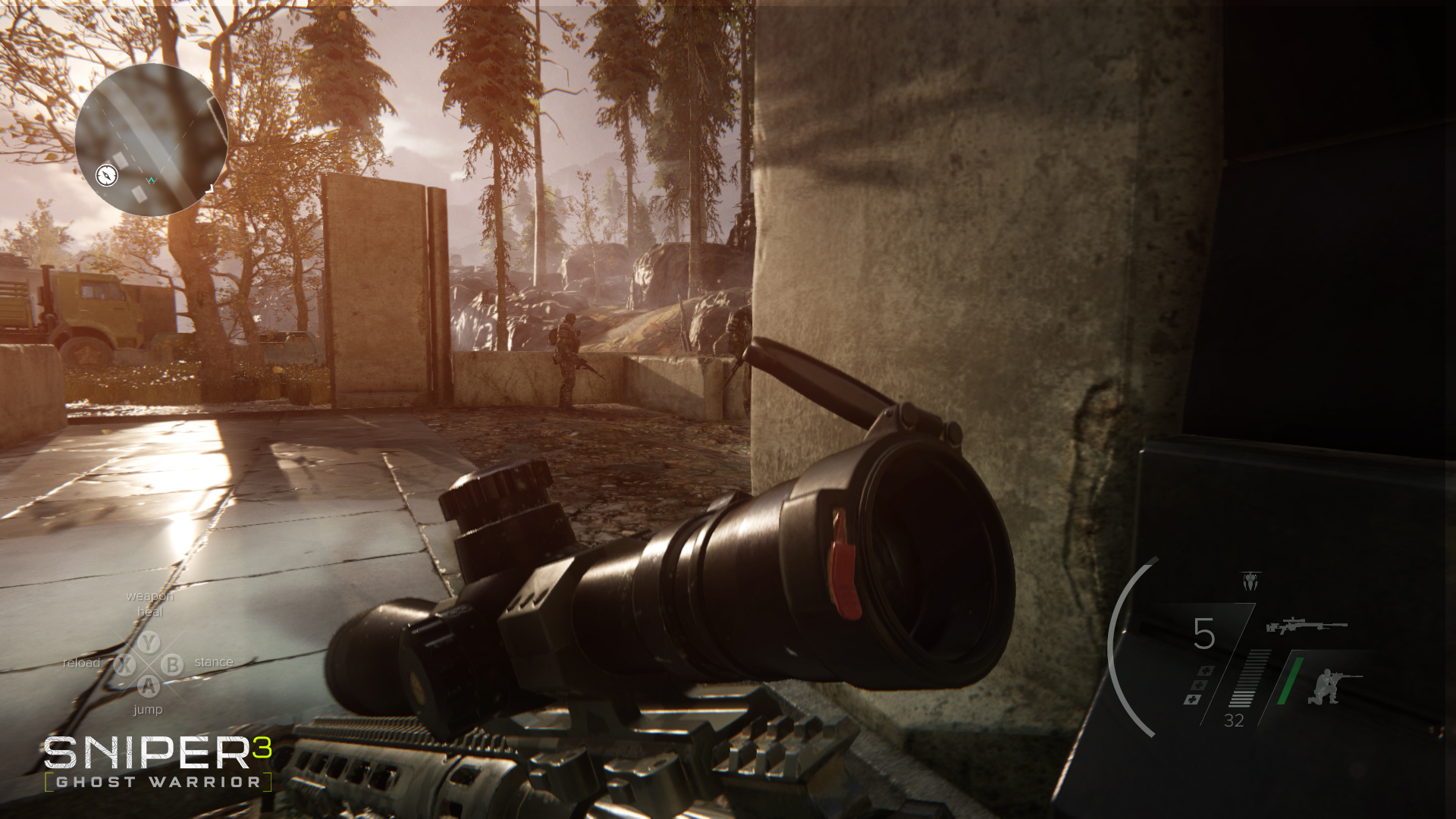
Task: Click the drone status icon in the HUD
Action: click(x=1250, y=582)
